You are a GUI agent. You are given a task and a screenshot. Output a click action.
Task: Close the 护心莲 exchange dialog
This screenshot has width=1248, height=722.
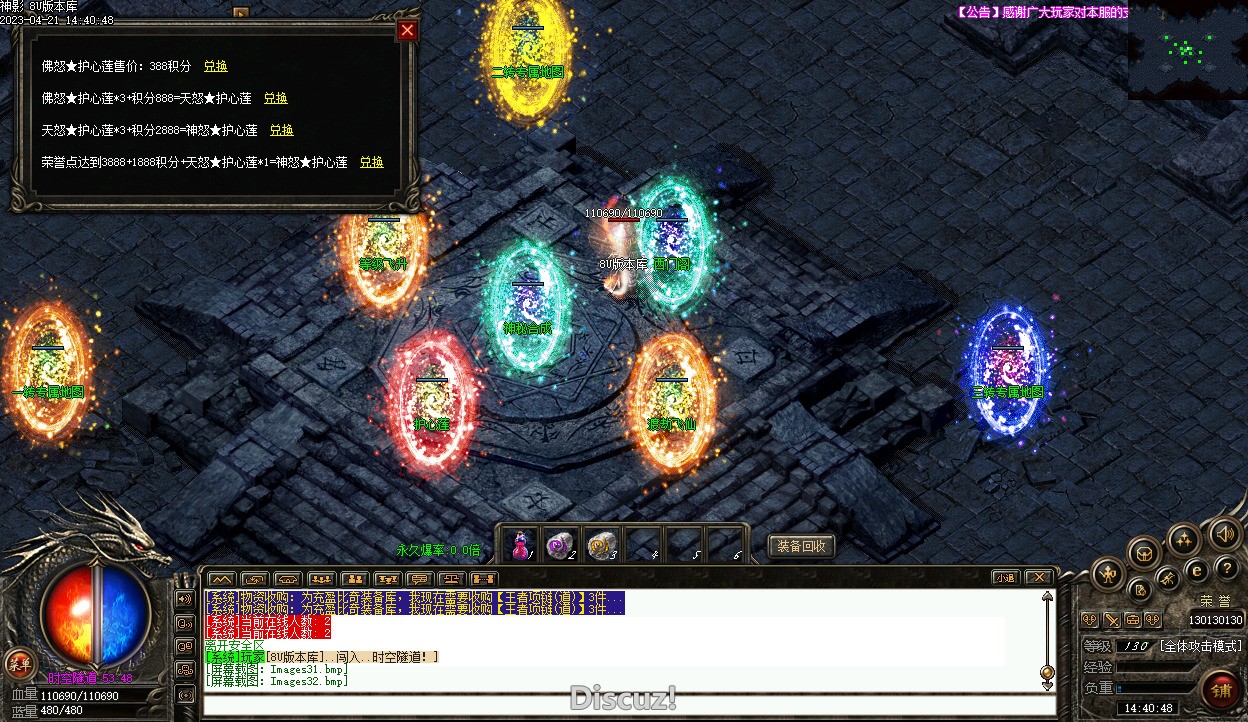click(x=407, y=30)
